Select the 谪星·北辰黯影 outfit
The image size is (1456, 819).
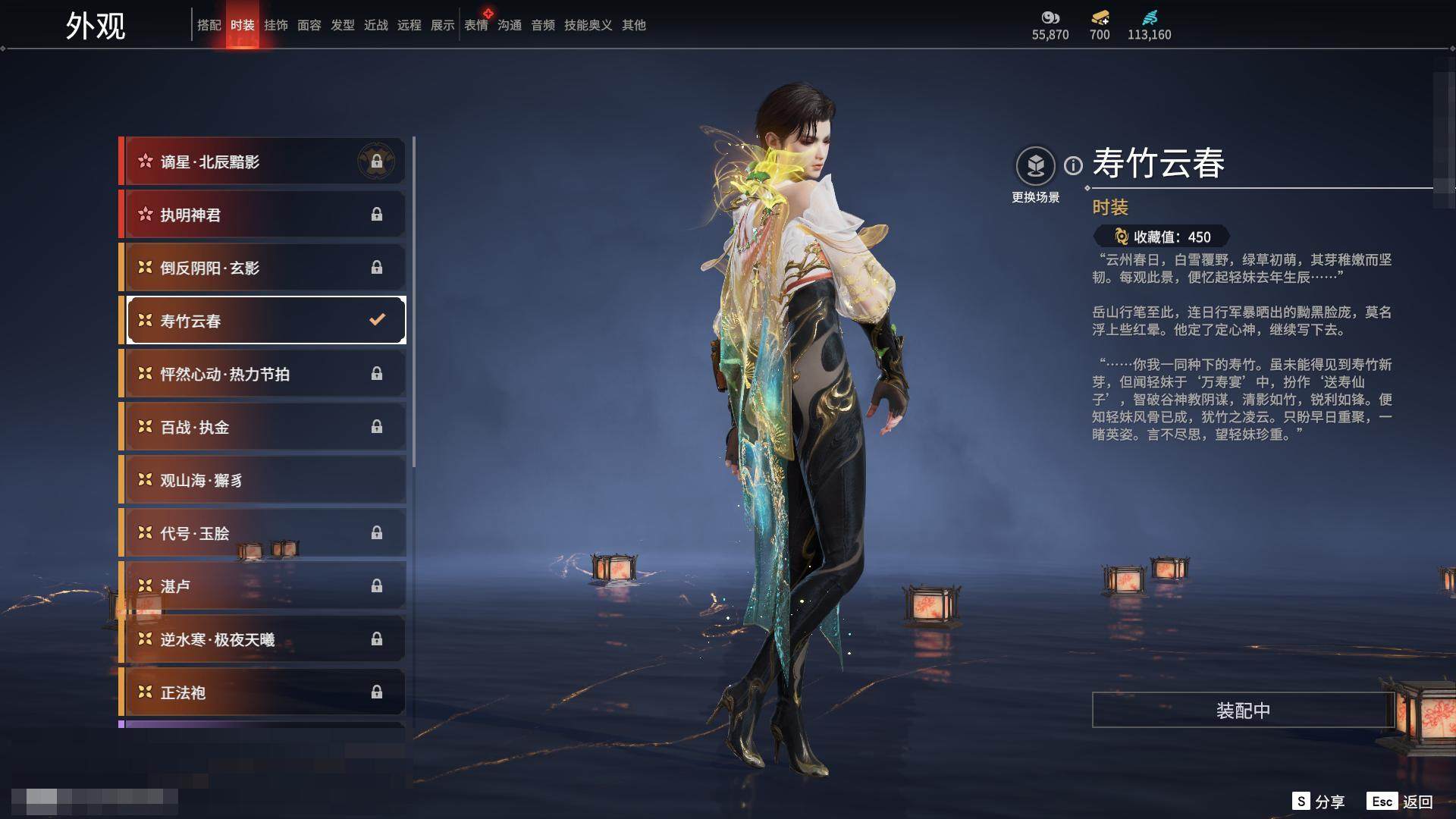[263, 162]
